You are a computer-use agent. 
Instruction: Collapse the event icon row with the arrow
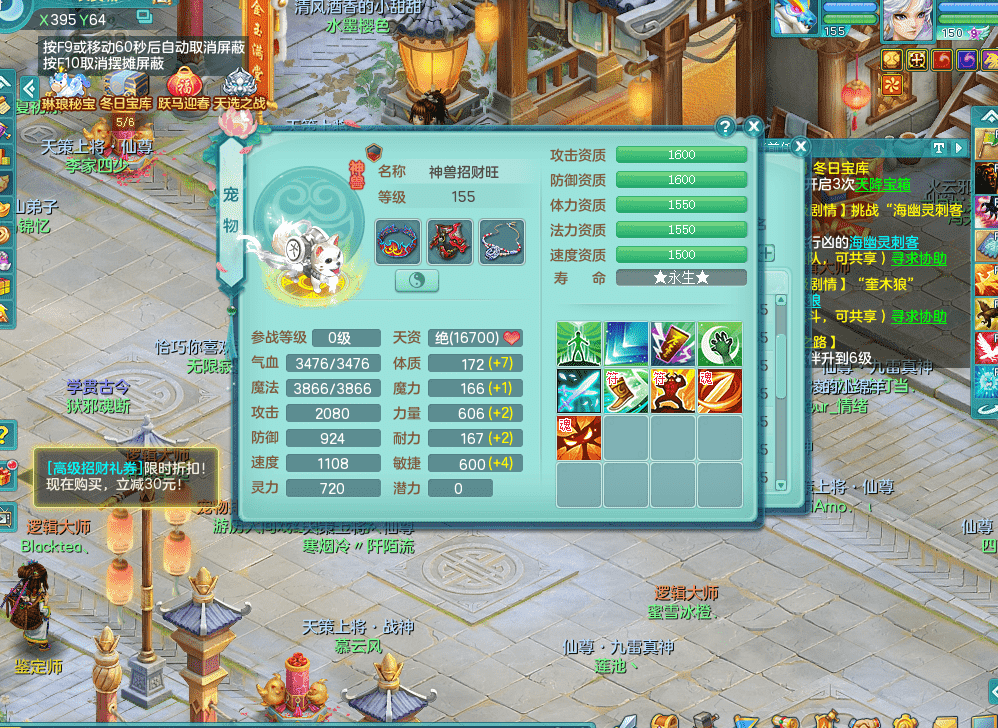click(28, 88)
